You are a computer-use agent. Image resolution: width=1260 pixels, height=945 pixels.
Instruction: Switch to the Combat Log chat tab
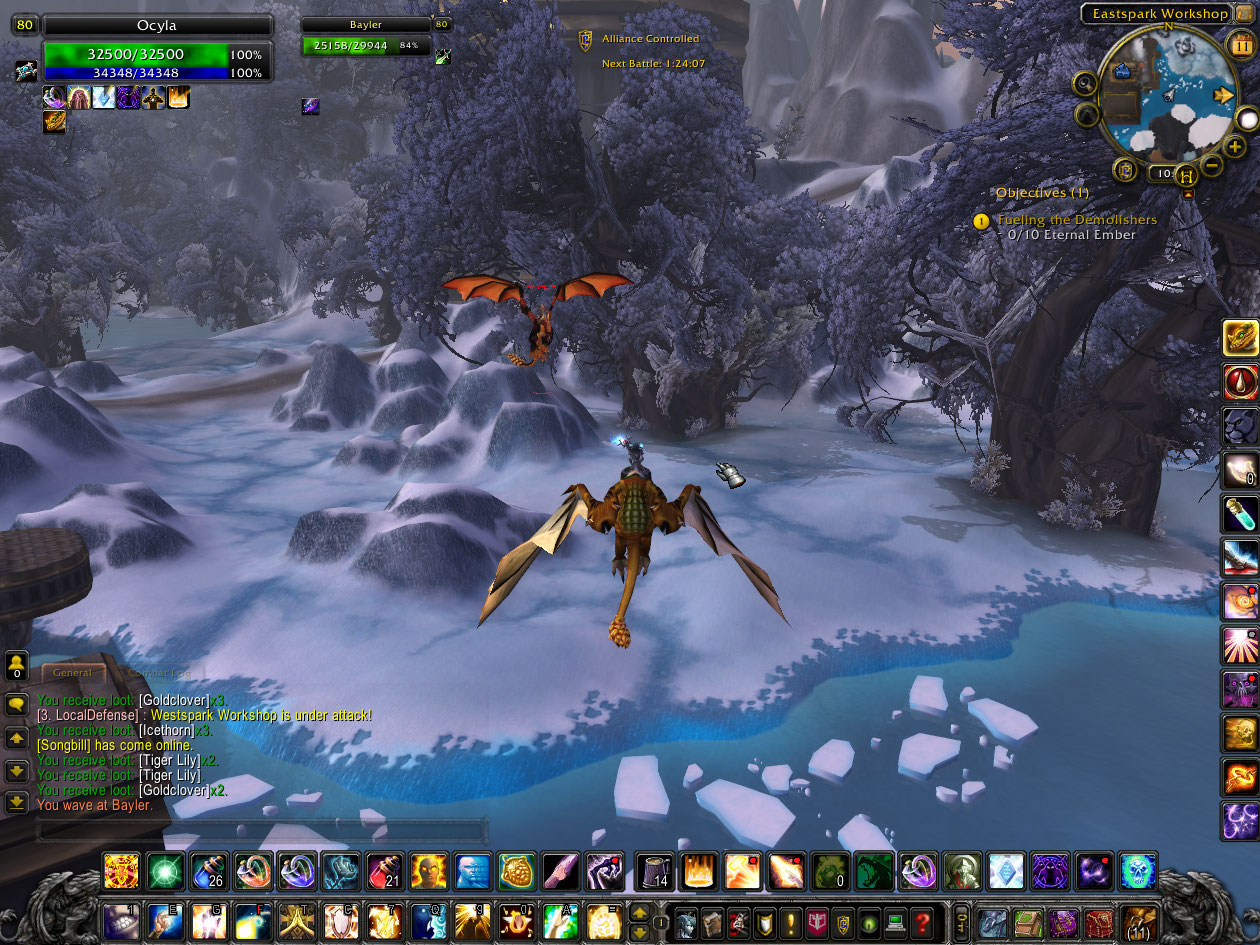pos(160,673)
